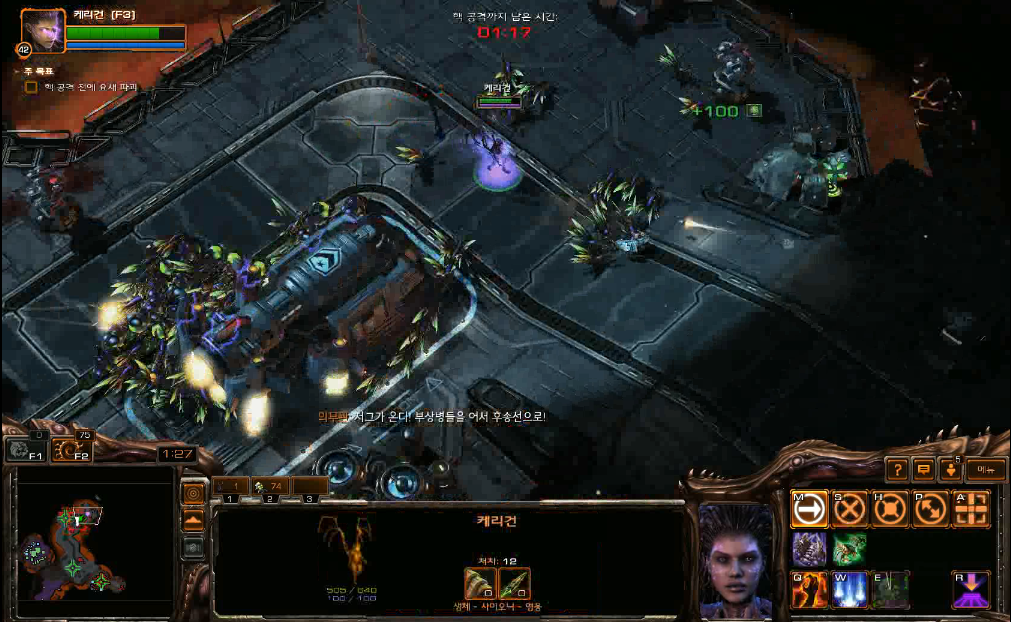
Task: Trigger the E ability icon
Action: pos(889,590)
